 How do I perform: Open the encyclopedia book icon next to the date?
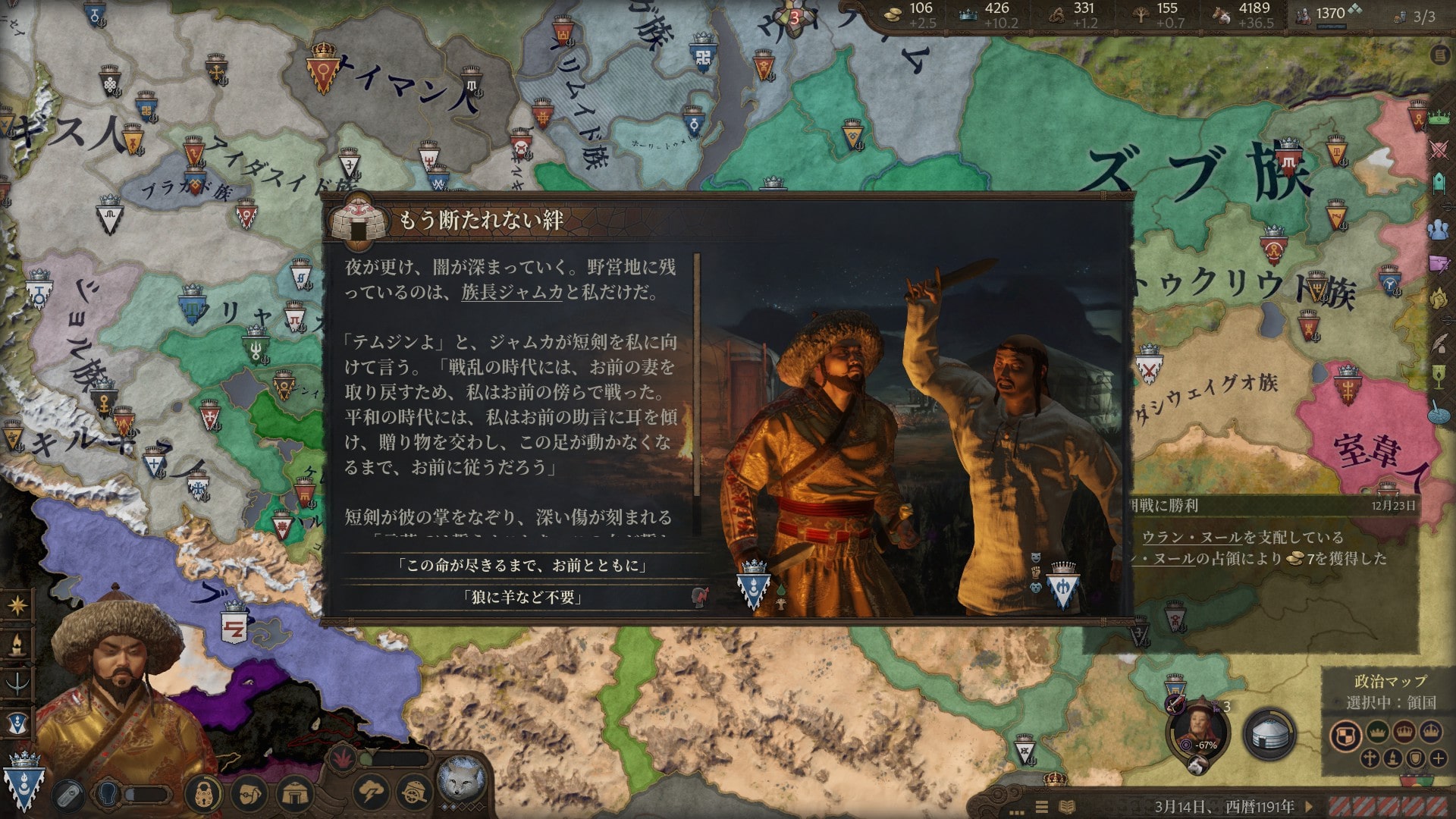click(x=1068, y=805)
